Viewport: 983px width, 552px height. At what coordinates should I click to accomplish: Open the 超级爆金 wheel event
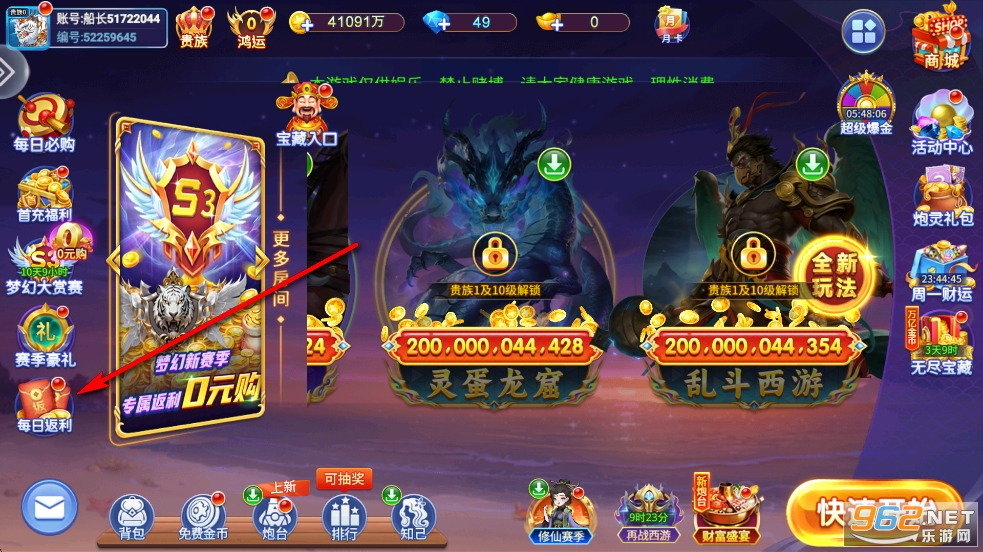[866, 104]
